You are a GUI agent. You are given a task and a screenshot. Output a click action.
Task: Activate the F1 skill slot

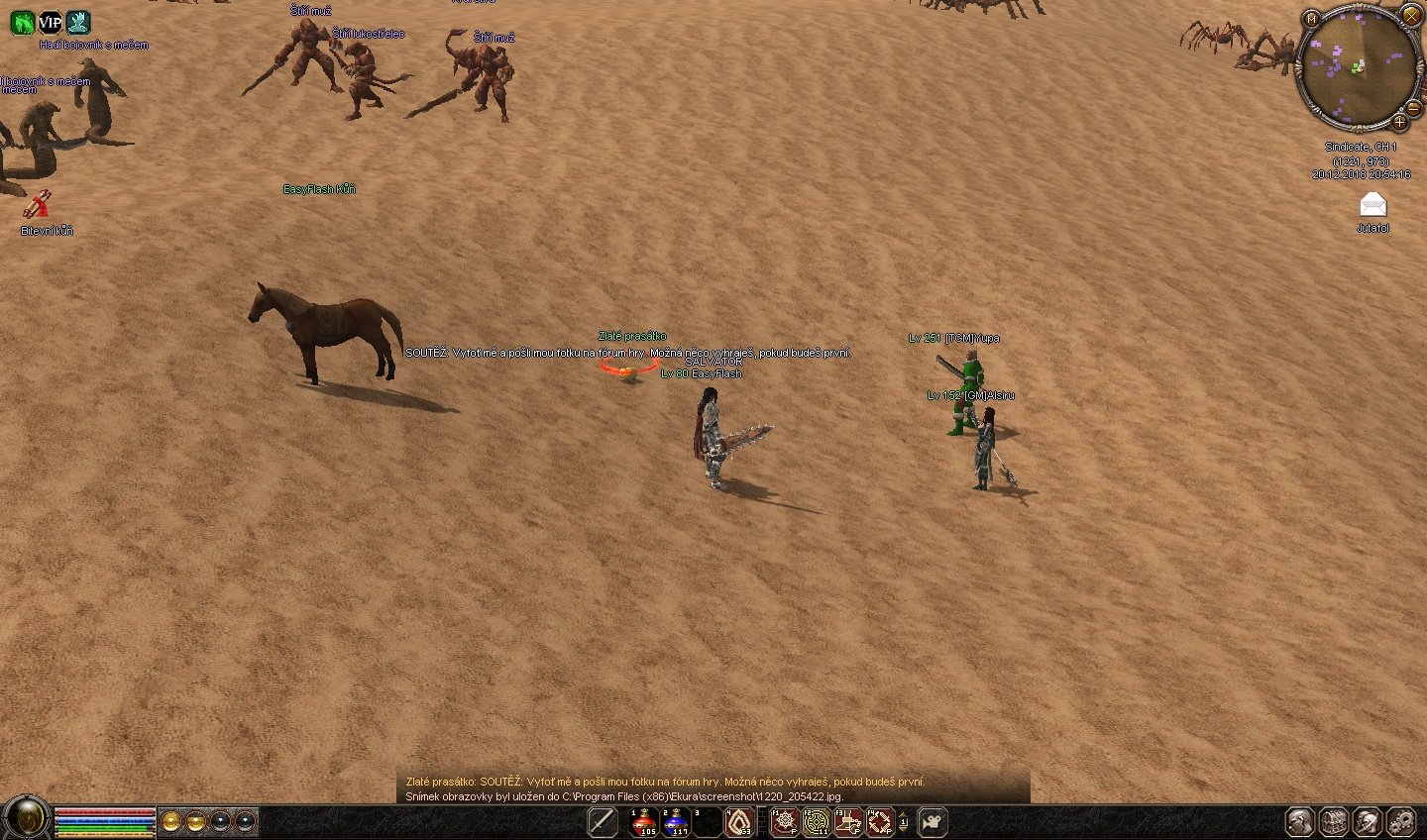(x=785, y=822)
